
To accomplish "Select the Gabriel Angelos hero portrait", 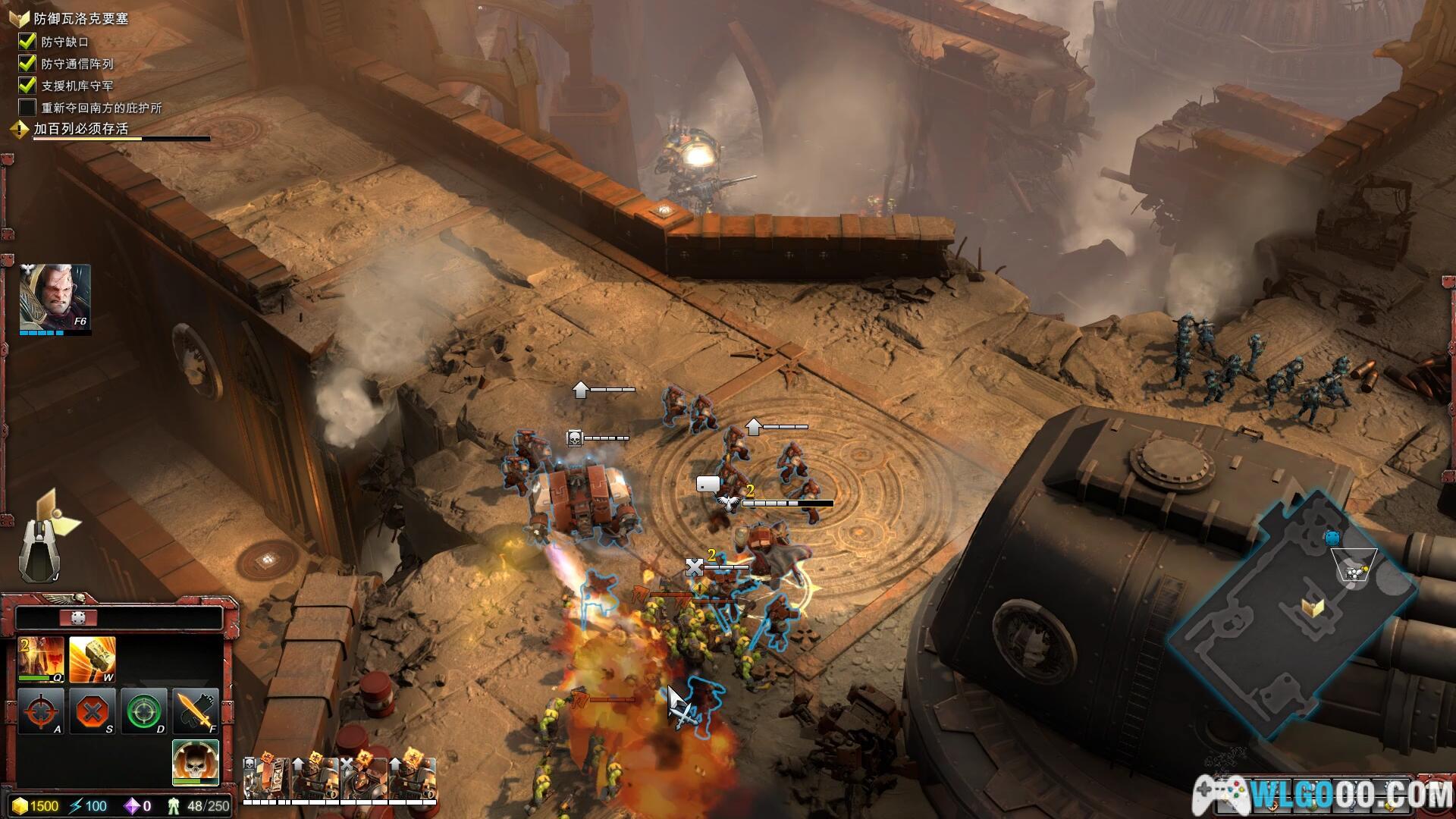I will pos(55,297).
